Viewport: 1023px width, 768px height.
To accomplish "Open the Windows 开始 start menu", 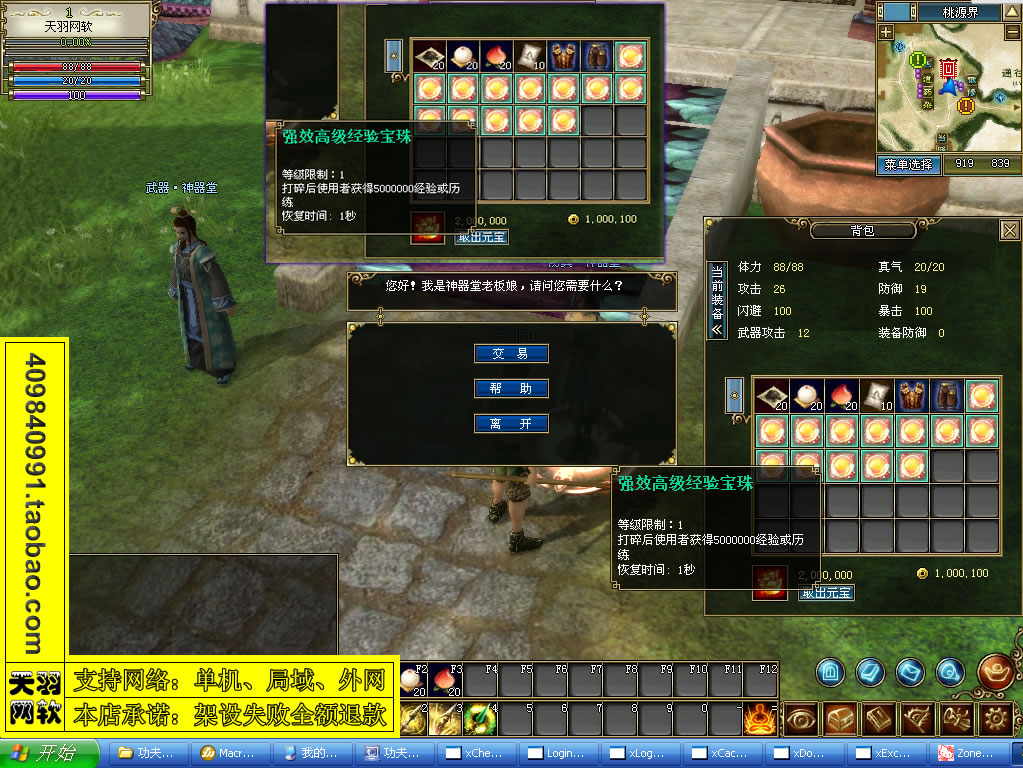I will (50, 753).
